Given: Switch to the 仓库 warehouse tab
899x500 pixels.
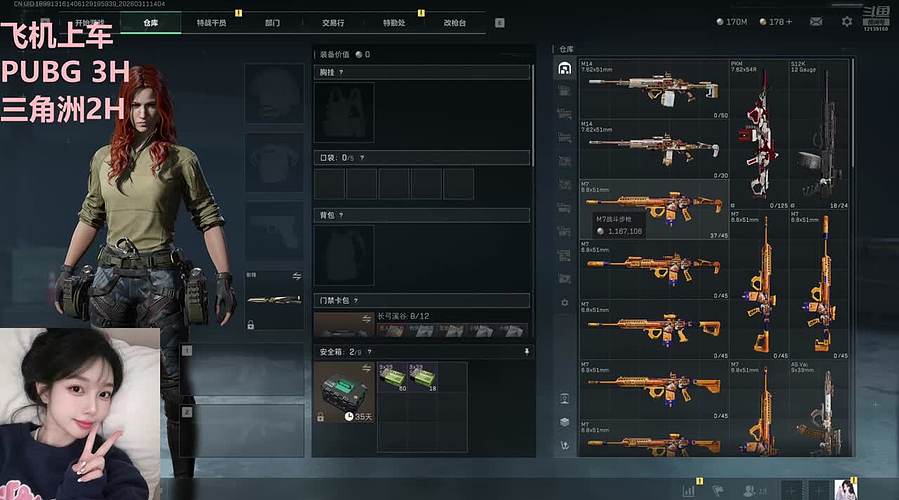Looking at the screenshot, I should coord(150,22).
